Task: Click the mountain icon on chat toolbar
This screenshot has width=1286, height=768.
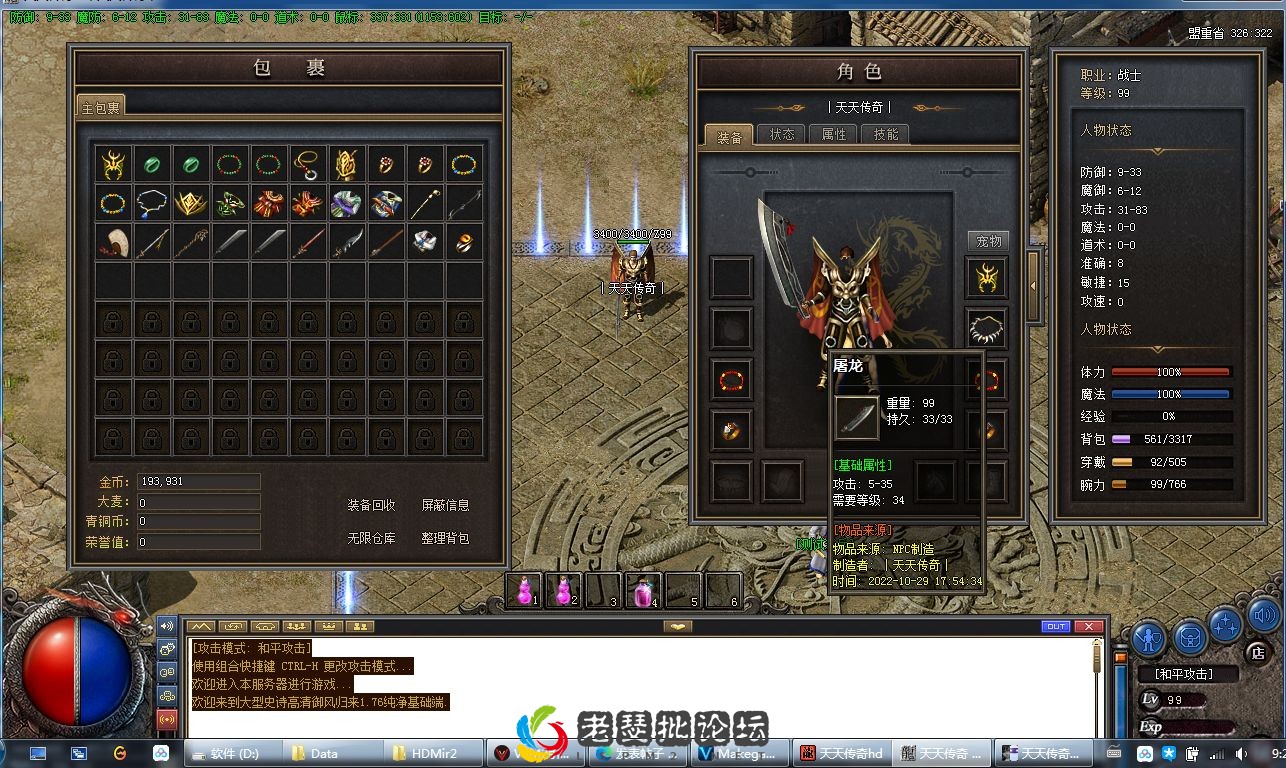Action: tap(201, 626)
